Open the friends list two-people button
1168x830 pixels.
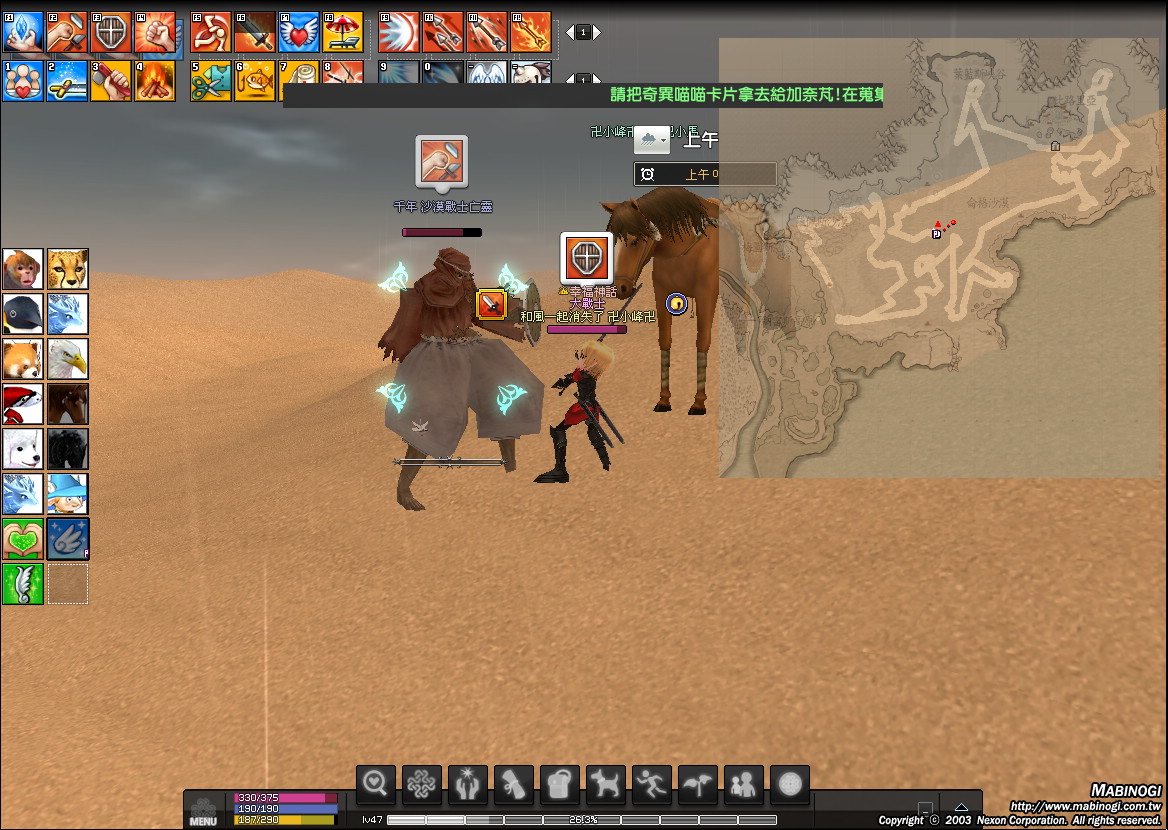[x=744, y=786]
